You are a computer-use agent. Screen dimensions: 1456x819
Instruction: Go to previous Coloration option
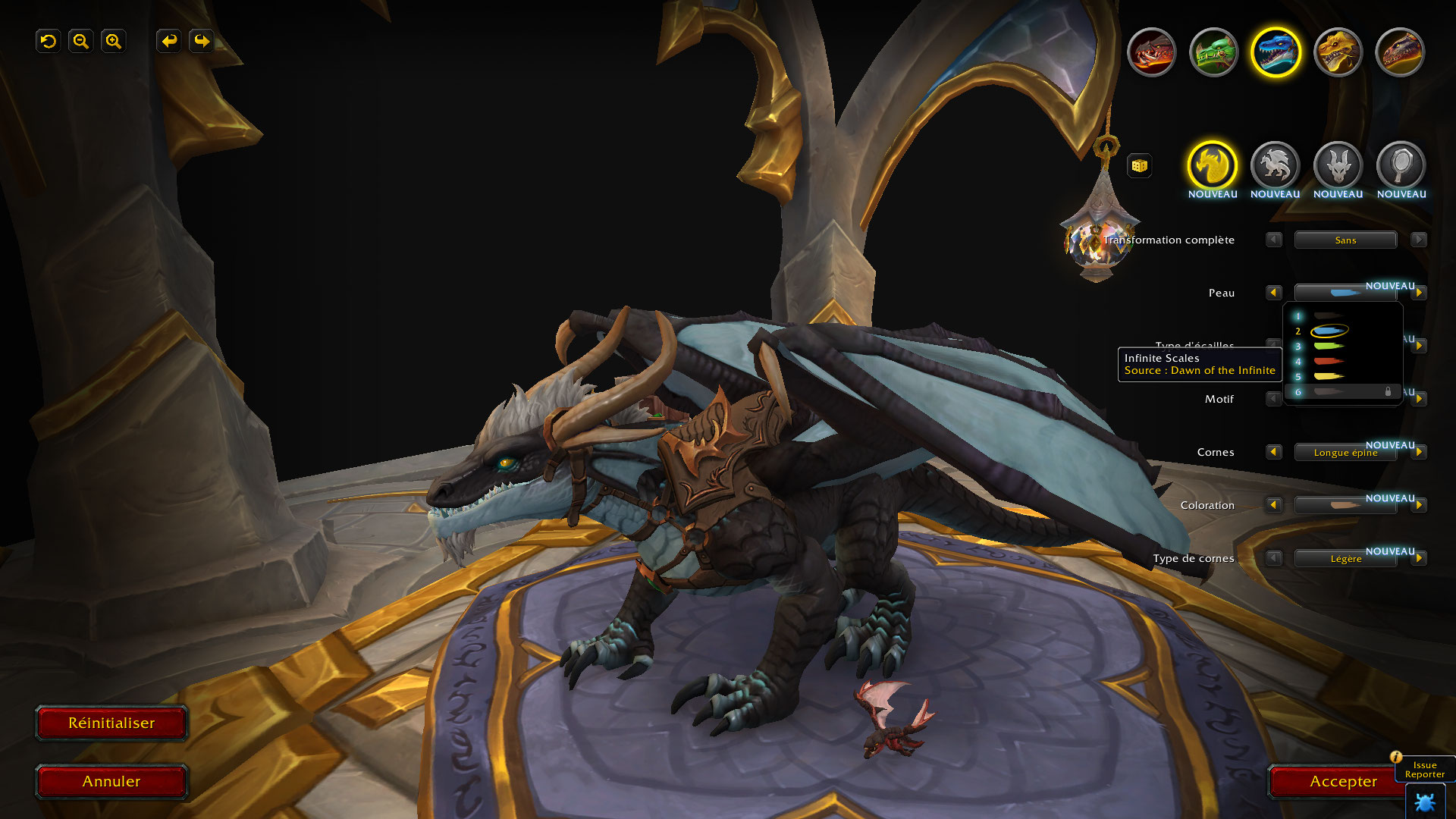coord(1273,505)
